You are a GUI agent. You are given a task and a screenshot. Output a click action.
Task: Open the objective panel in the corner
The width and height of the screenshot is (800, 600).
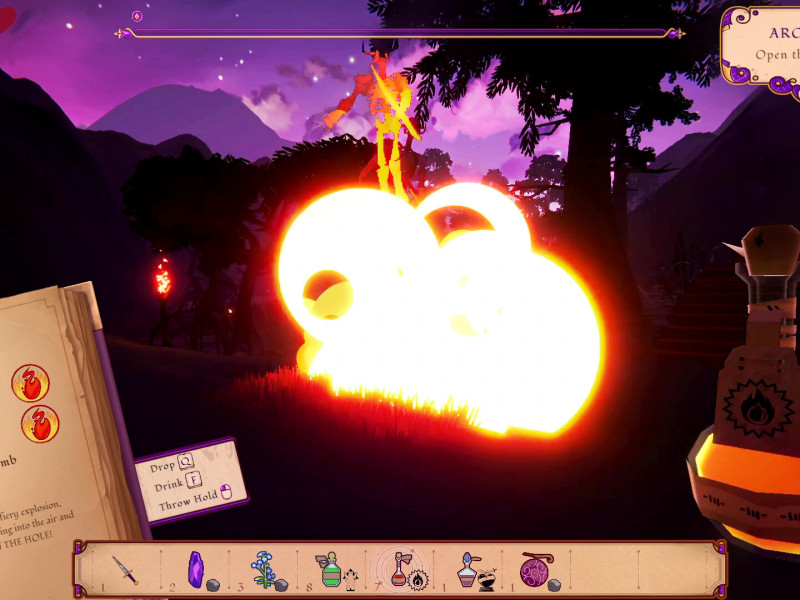tap(765, 45)
